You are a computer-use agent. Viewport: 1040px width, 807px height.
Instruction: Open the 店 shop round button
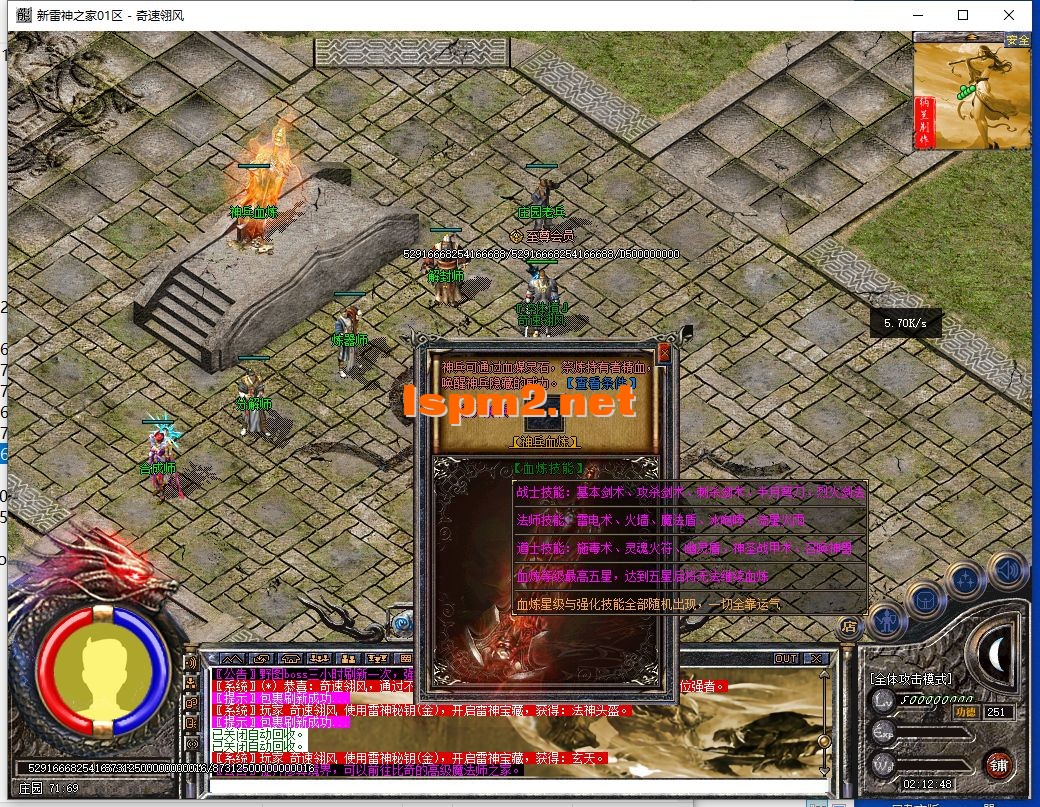click(848, 627)
